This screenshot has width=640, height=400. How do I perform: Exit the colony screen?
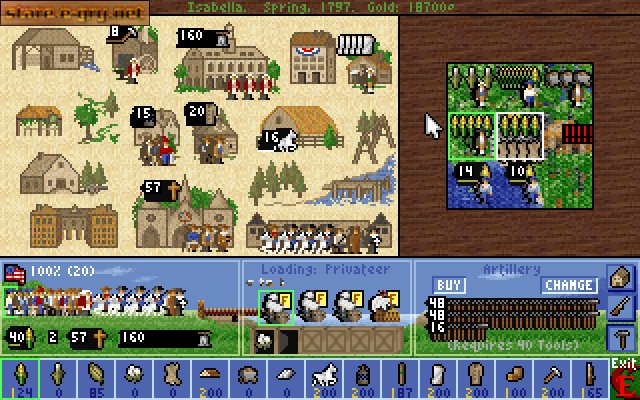click(625, 379)
